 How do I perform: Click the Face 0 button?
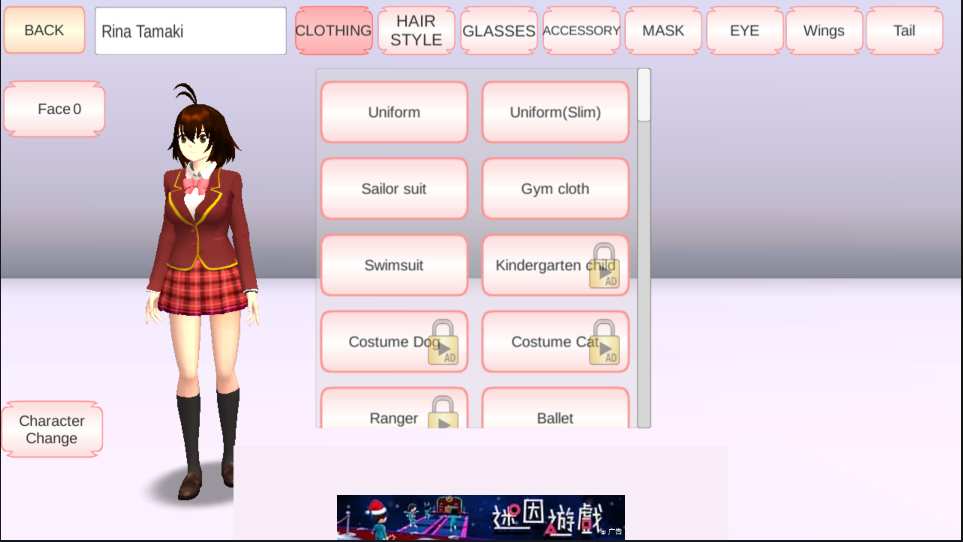[55, 109]
